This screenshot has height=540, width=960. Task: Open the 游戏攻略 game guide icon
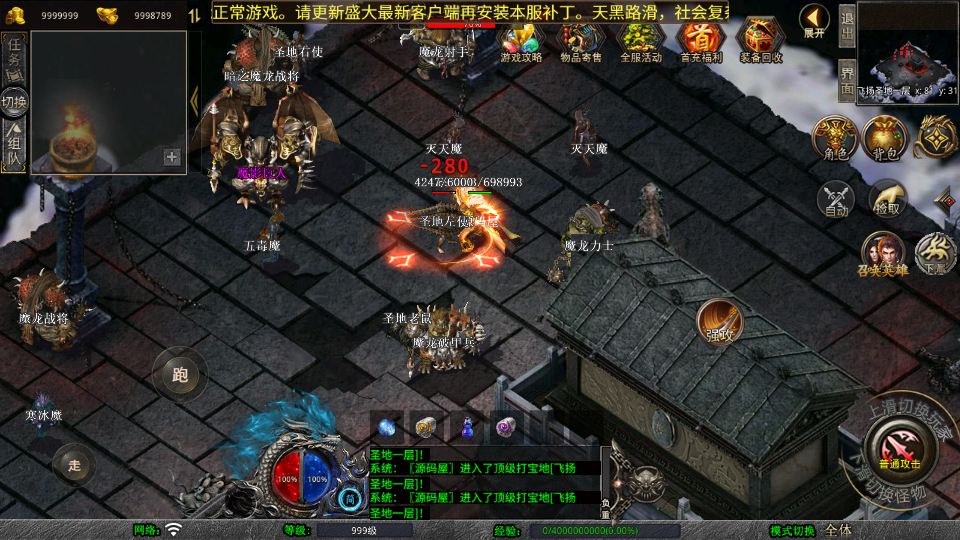(x=521, y=40)
